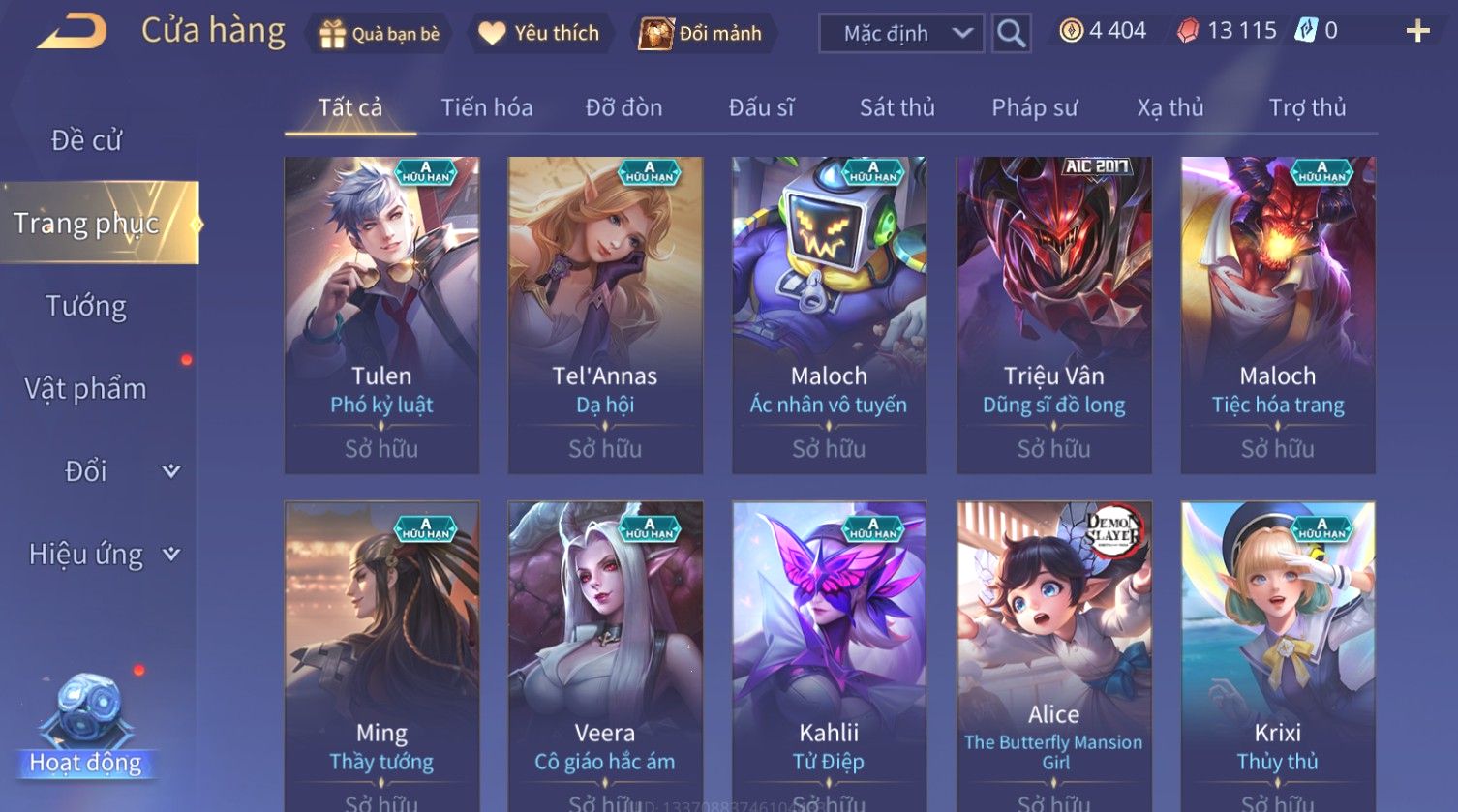Viewport: 1458px width, 812px height.
Task: Go back using the arrow button
Action: click(72, 32)
